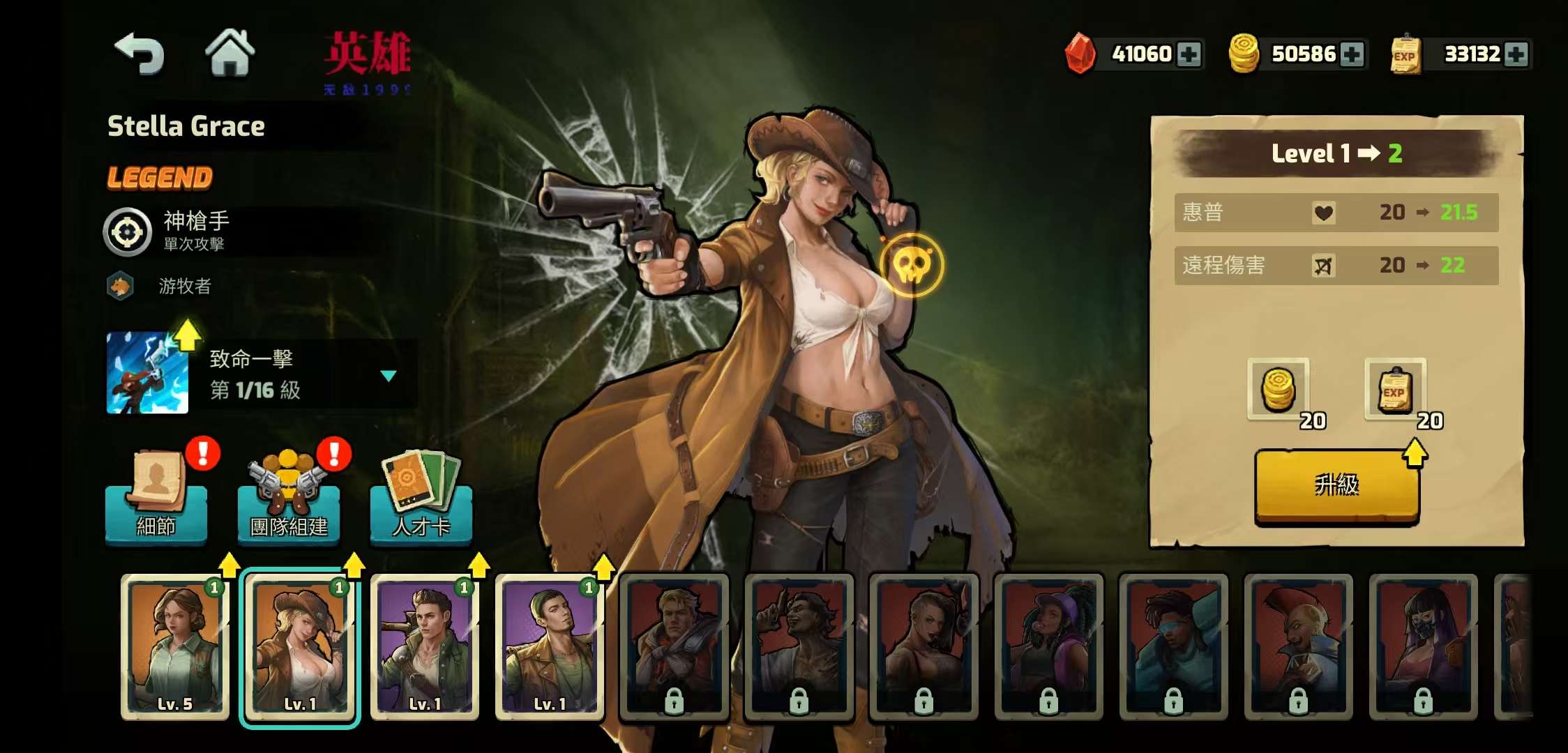The image size is (1568, 753).
Task: Expand the 致命一擊 skill dropdown arrow
Action: (x=389, y=376)
